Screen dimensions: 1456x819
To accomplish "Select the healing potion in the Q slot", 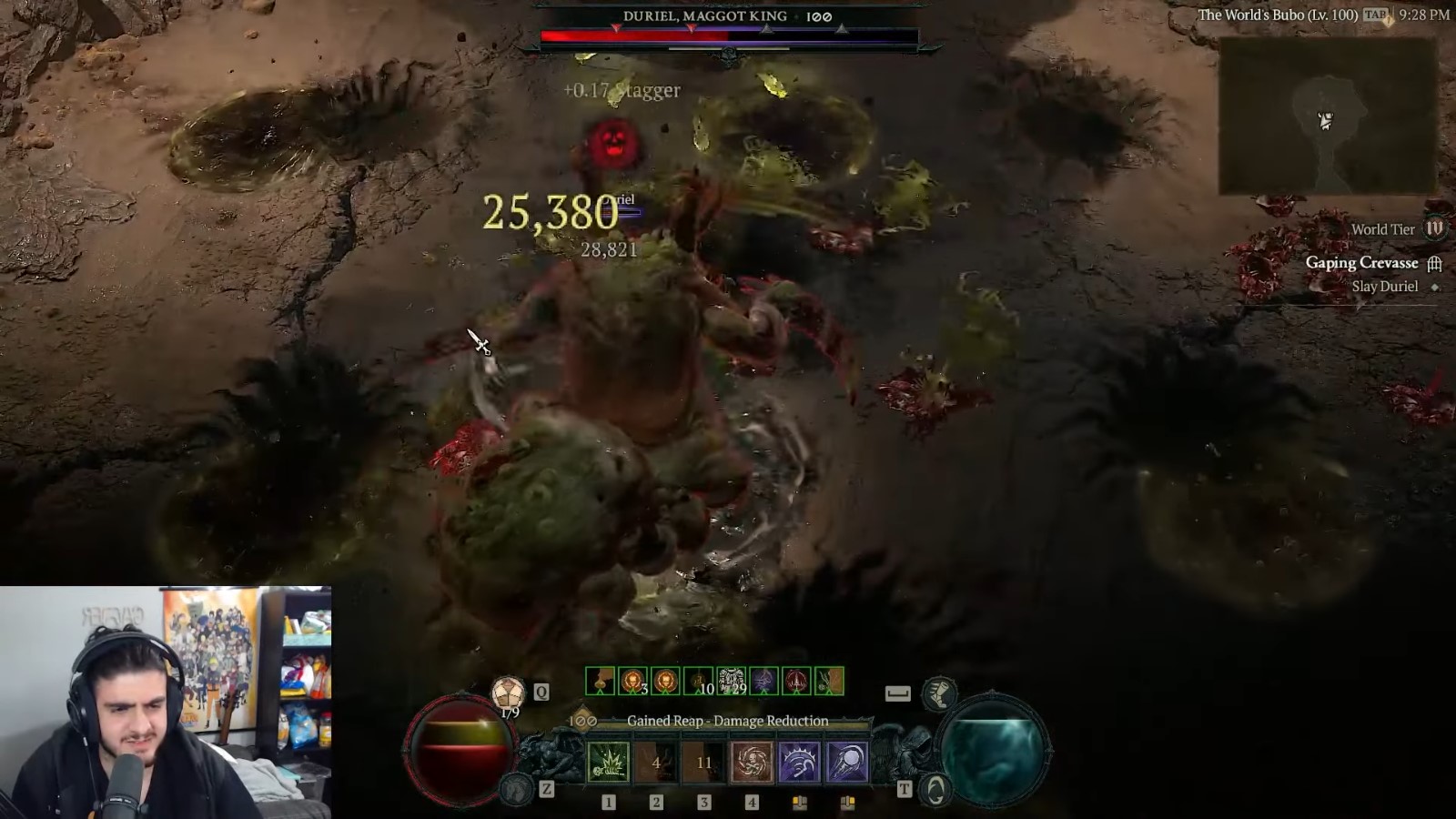I will [x=508, y=693].
